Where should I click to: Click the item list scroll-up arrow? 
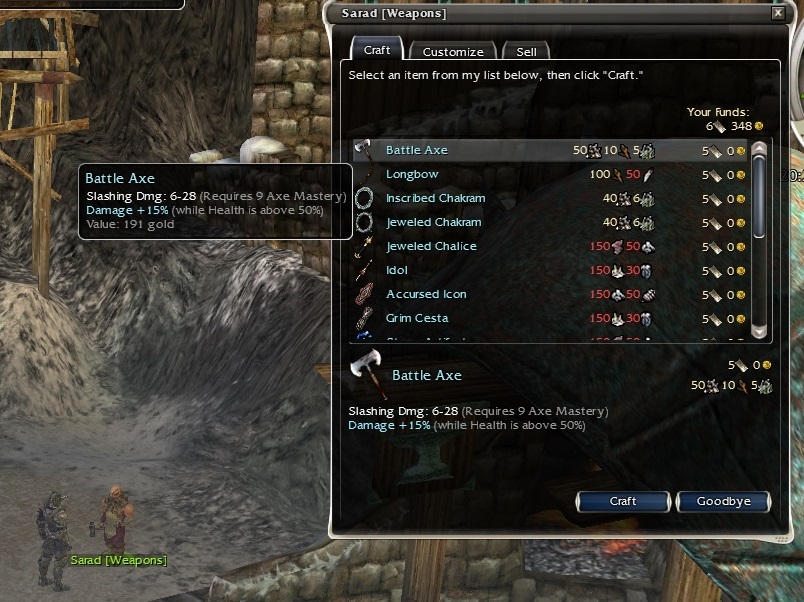tap(759, 149)
